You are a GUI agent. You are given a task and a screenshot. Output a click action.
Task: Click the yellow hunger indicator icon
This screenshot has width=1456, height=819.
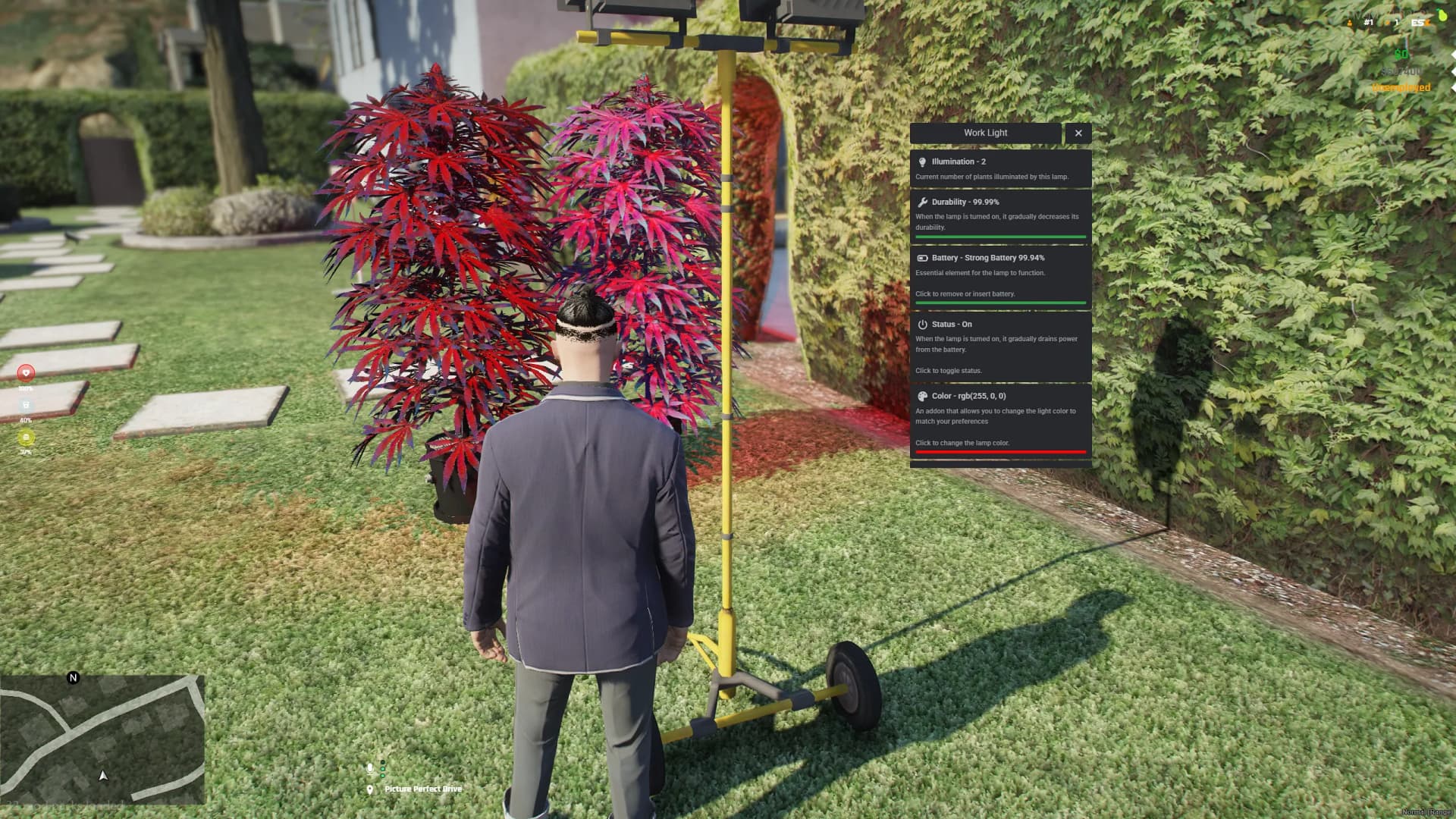(26, 437)
